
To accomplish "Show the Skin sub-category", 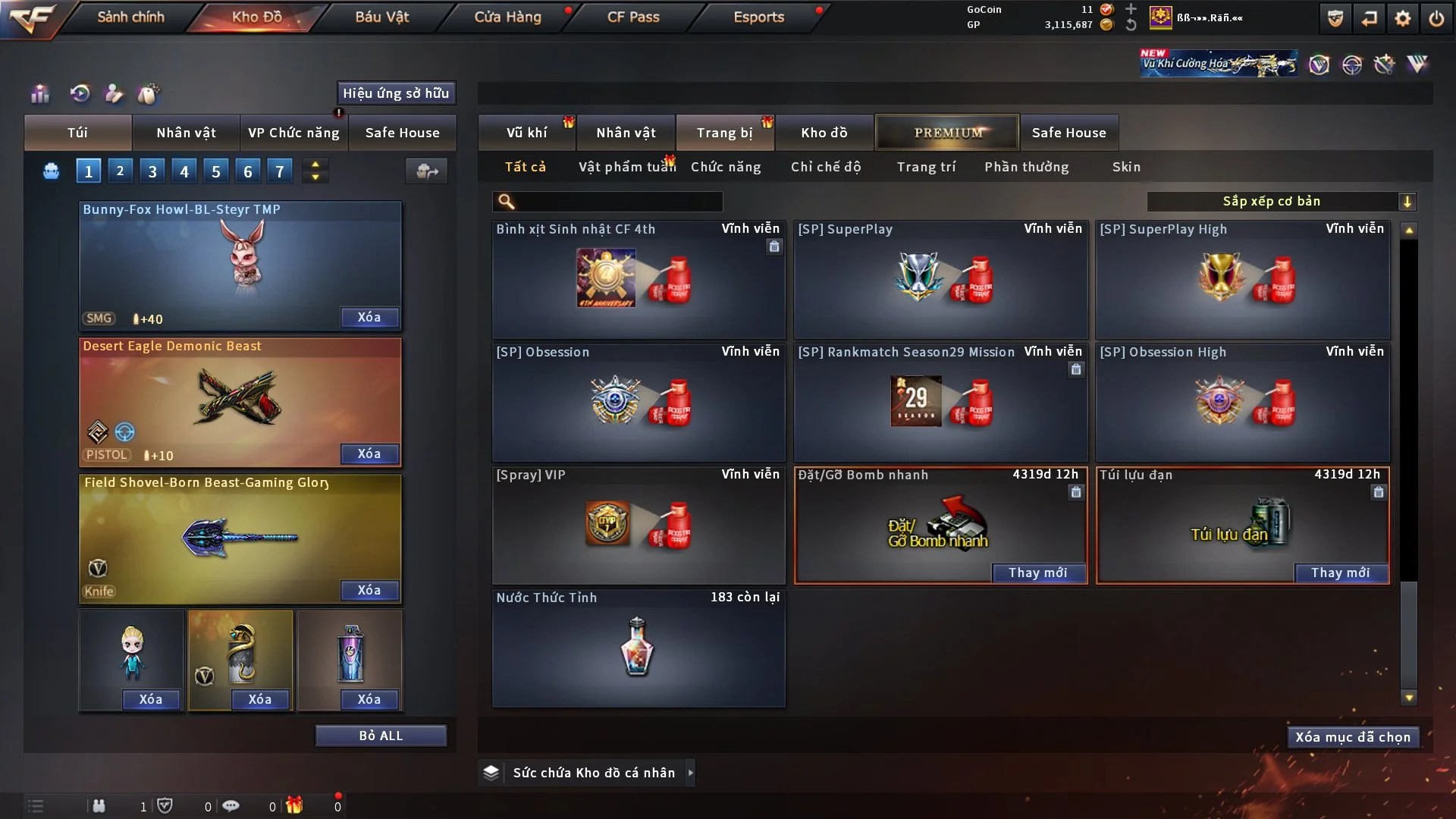I will (1126, 167).
